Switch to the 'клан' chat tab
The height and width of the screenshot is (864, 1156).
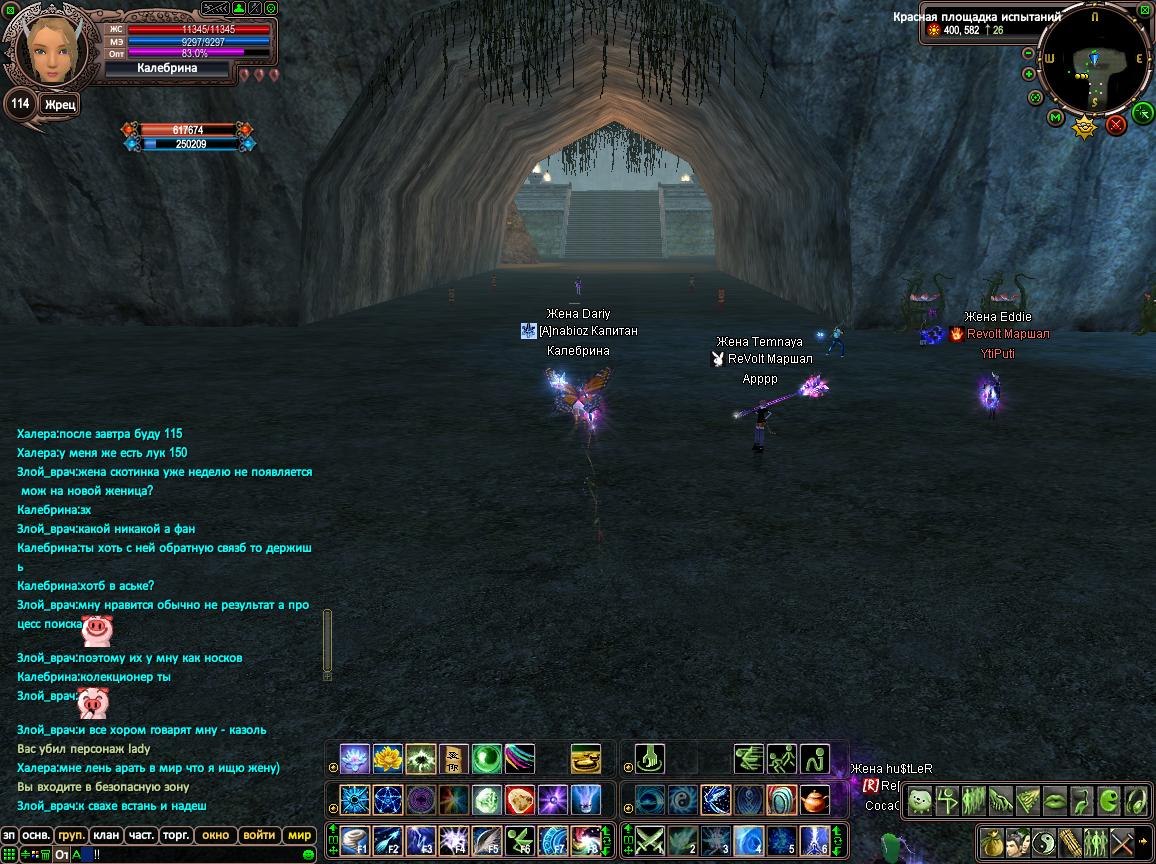(x=105, y=835)
